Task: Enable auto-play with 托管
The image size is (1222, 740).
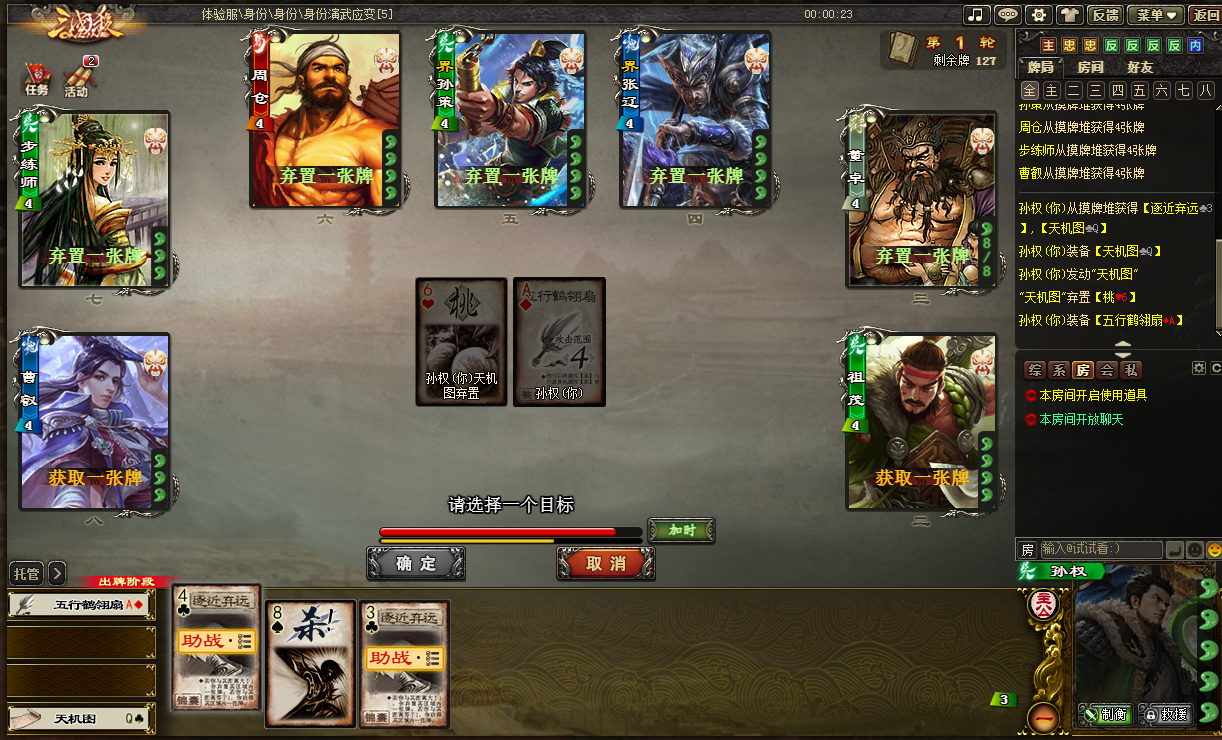Action: [26, 574]
